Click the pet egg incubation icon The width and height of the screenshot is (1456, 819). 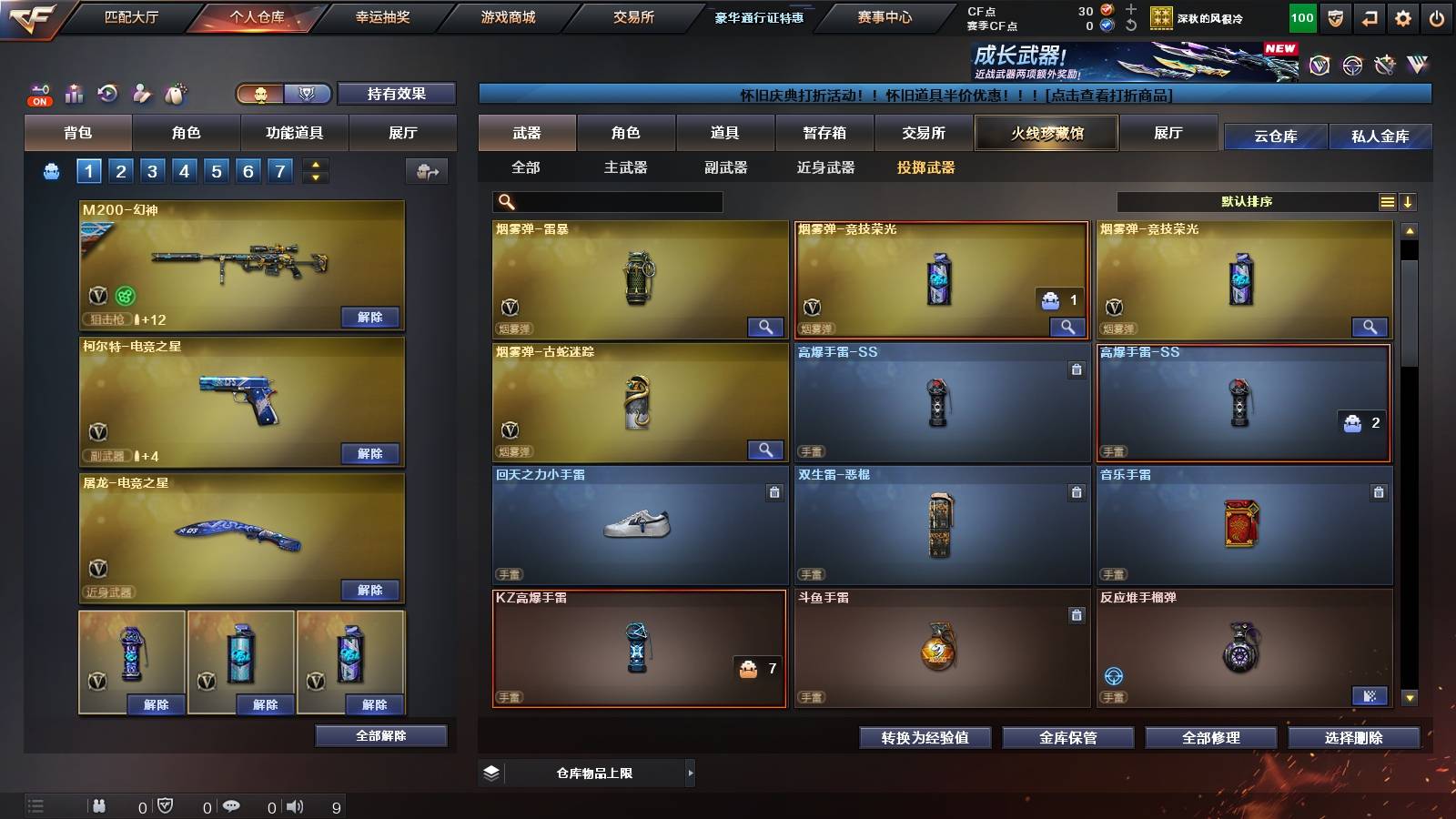[x=174, y=94]
